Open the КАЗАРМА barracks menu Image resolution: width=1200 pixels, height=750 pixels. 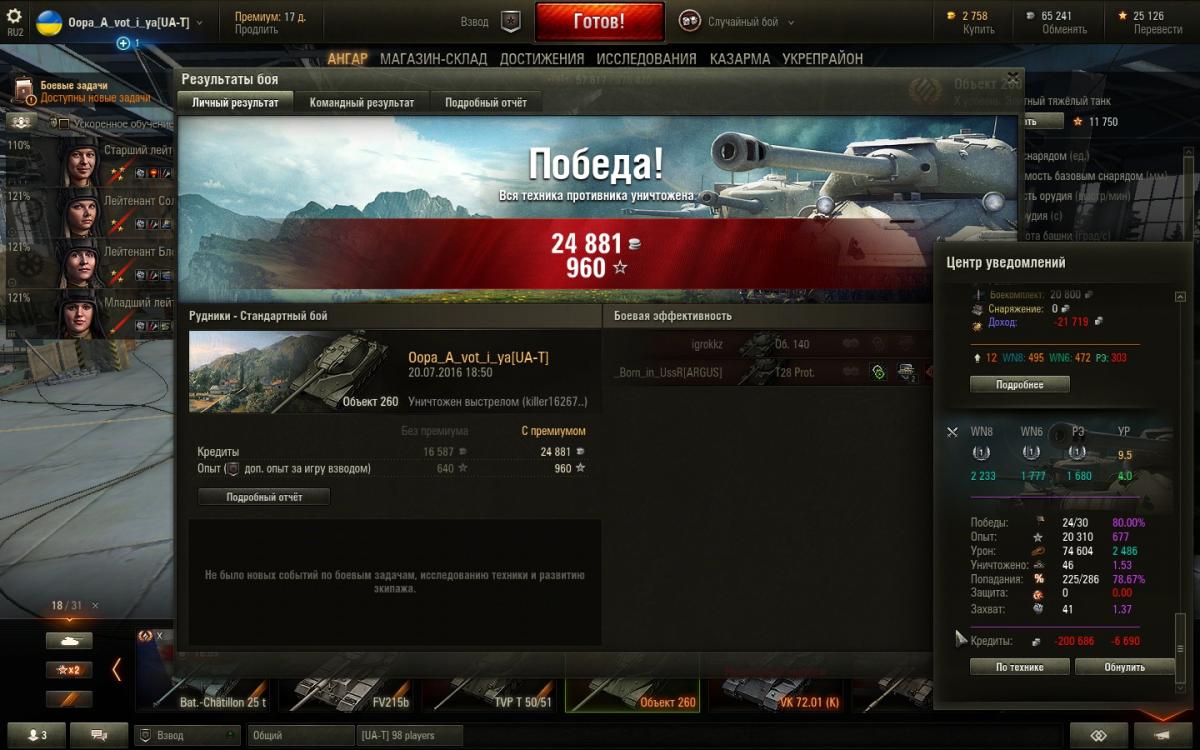[740, 59]
